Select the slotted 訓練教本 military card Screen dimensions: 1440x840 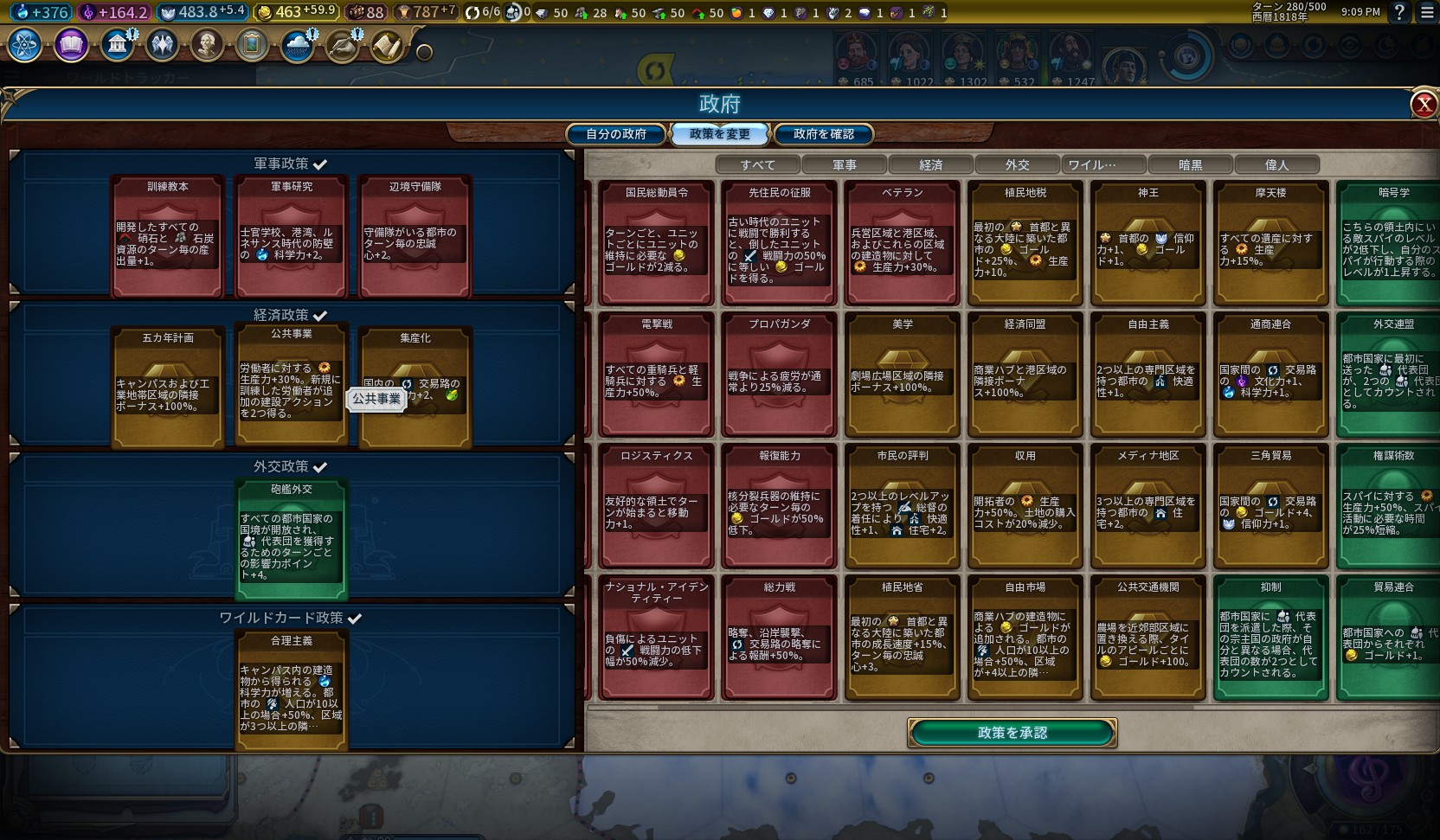point(168,235)
